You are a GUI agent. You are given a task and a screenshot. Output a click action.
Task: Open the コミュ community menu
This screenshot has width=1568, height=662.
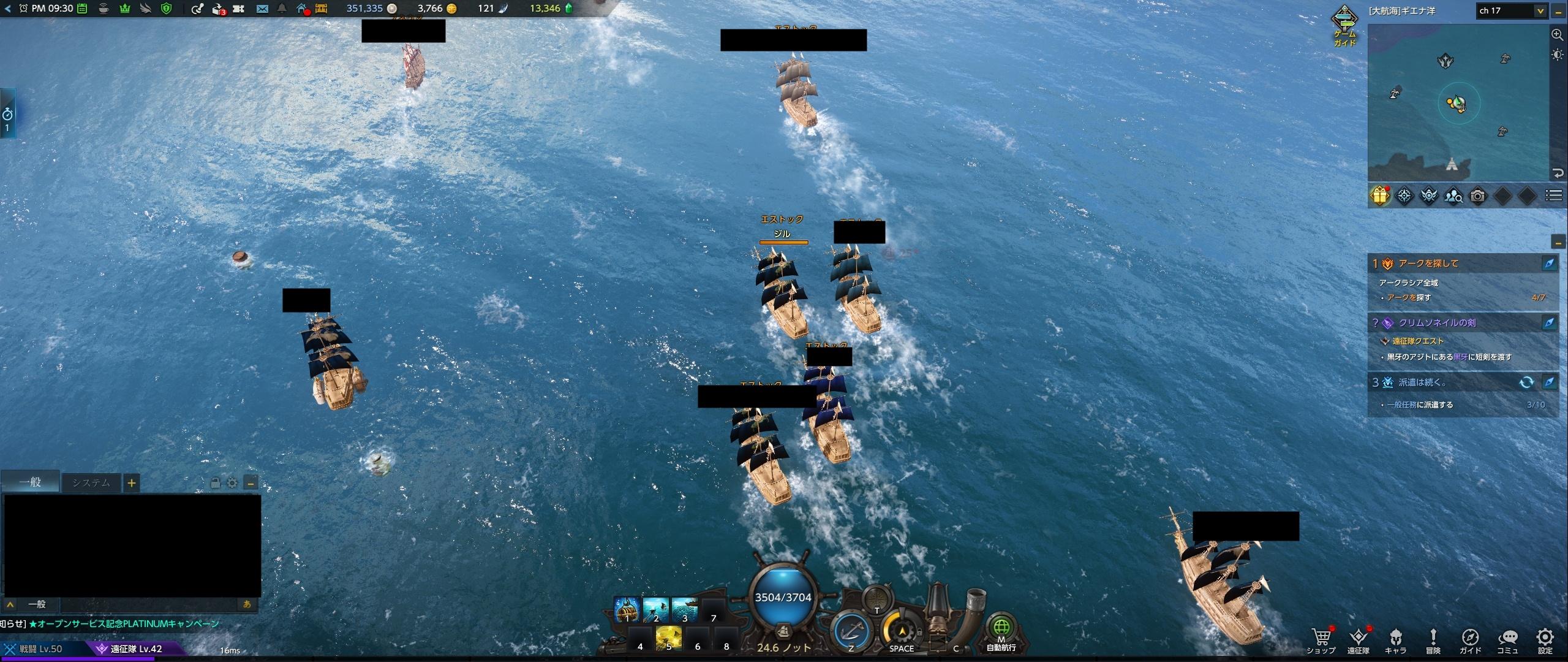click(1507, 641)
